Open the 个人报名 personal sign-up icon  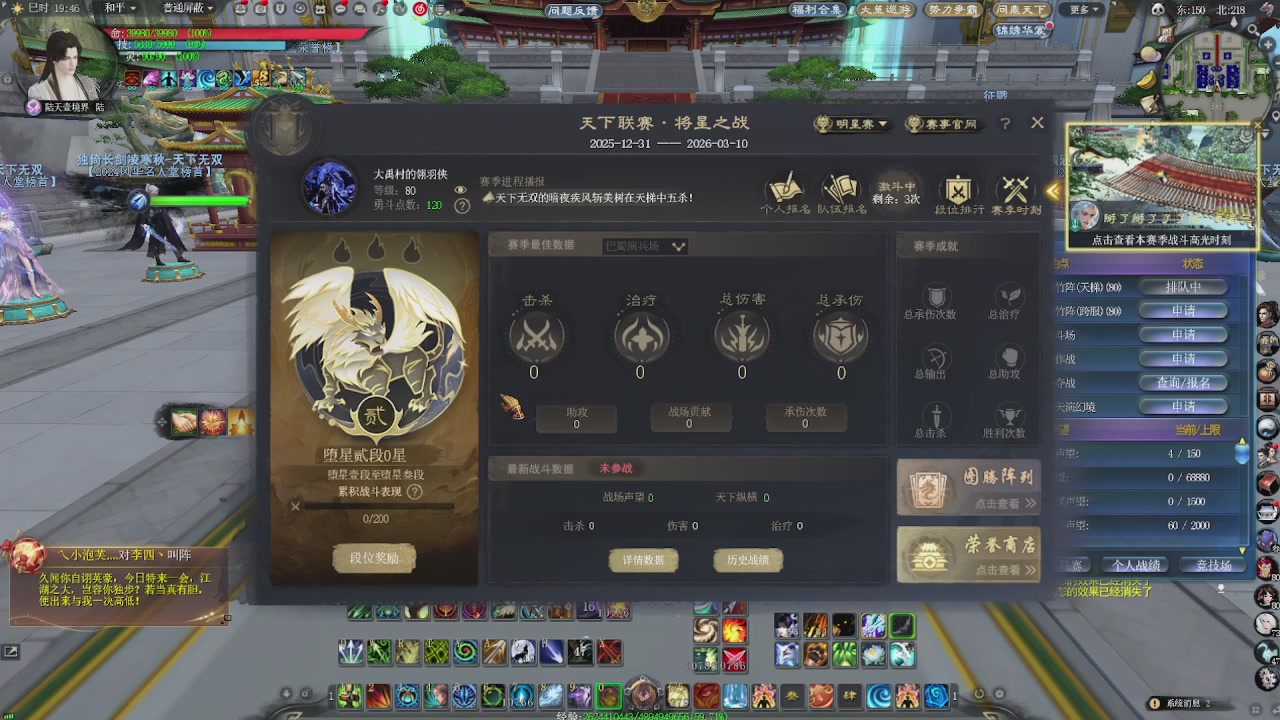[785, 190]
